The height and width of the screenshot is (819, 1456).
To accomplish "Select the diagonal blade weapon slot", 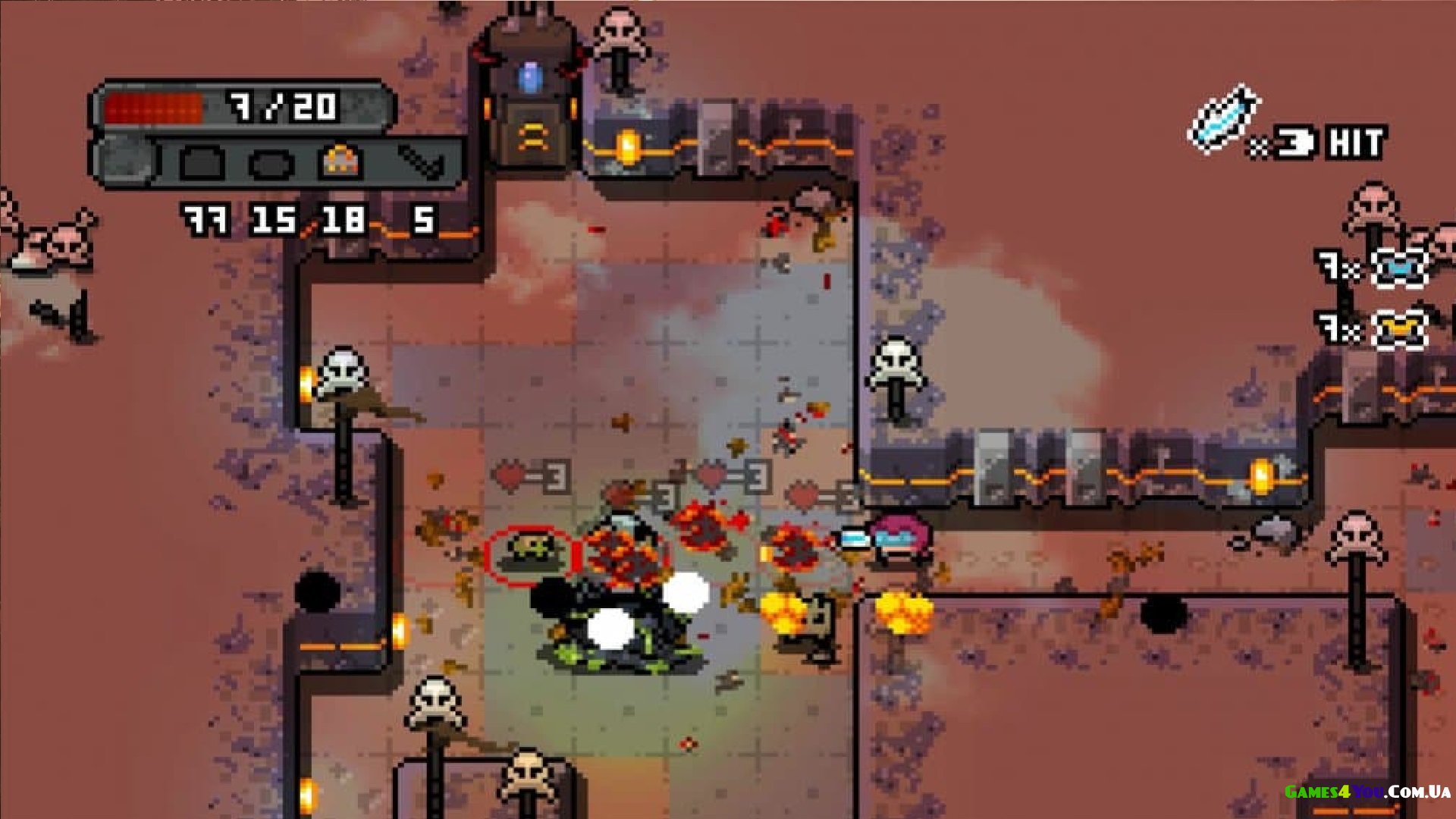I will [419, 162].
